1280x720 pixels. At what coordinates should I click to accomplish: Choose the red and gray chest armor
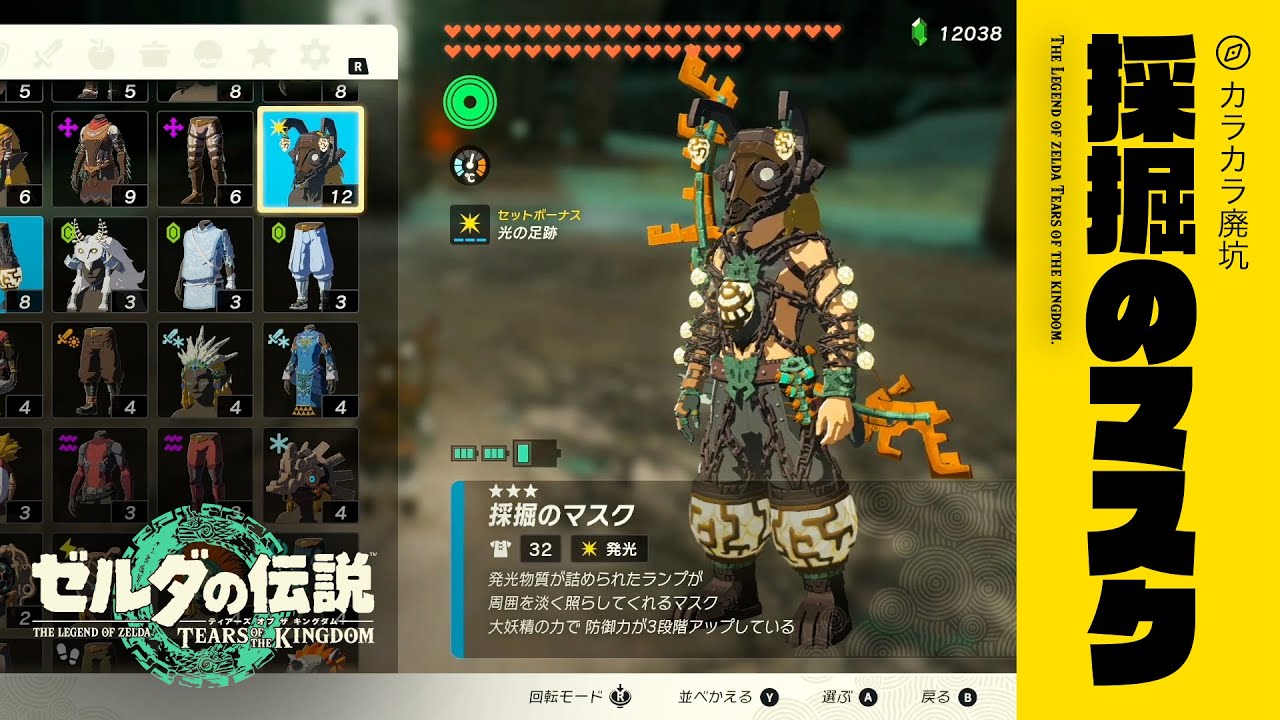(100, 475)
